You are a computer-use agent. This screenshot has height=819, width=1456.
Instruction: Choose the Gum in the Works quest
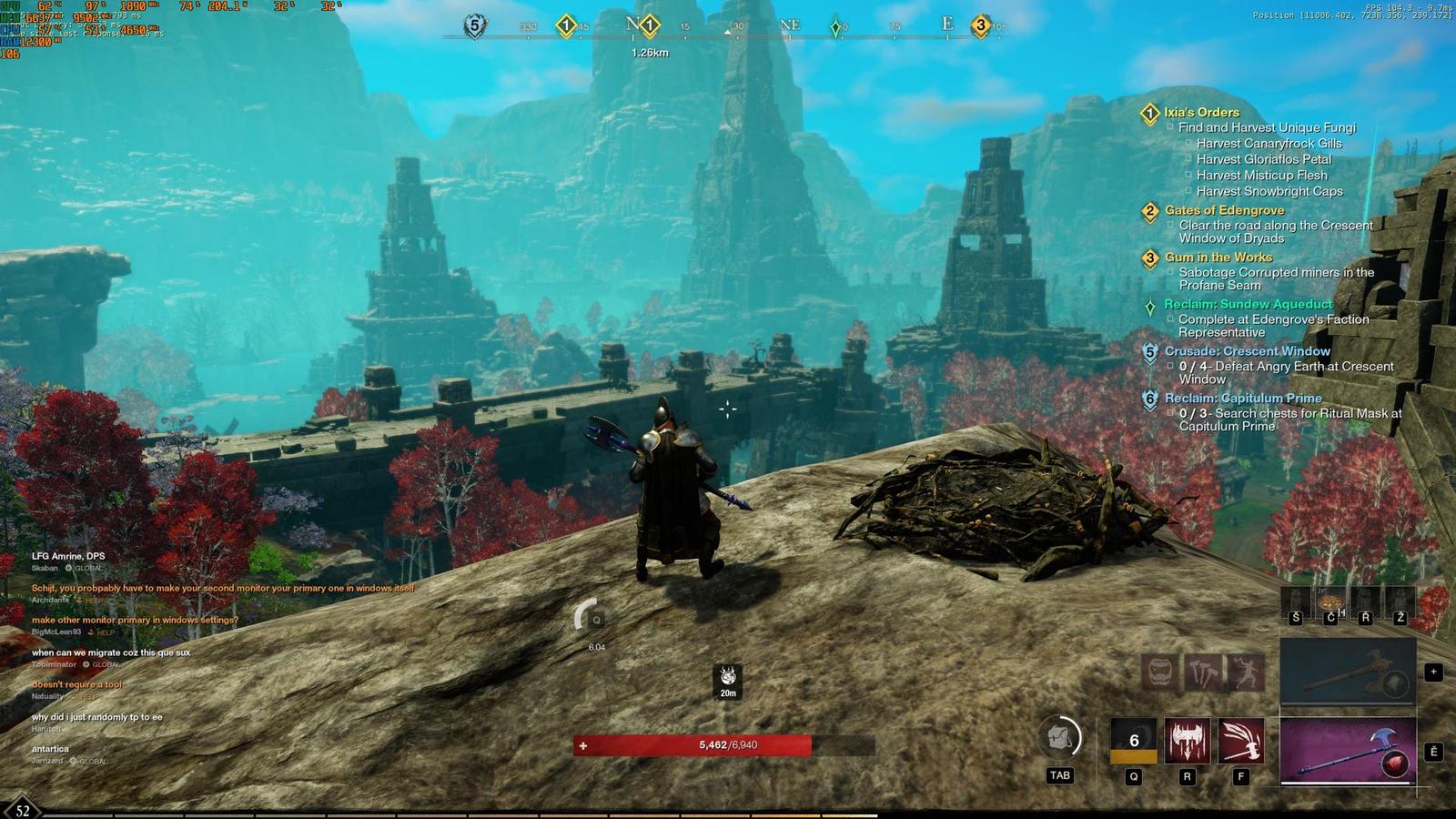pos(1218,258)
